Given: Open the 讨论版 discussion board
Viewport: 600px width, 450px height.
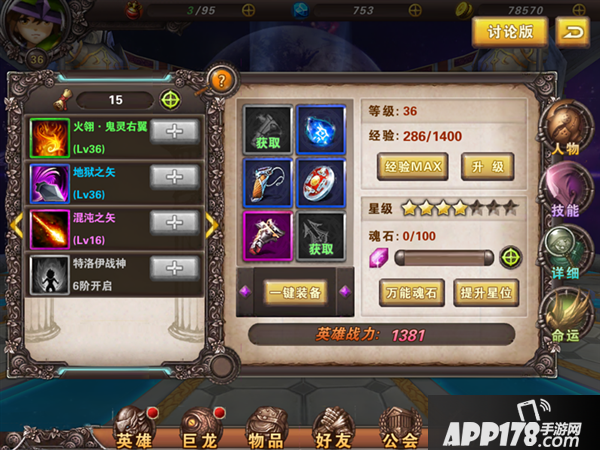Looking at the screenshot, I should click(x=510, y=32).
